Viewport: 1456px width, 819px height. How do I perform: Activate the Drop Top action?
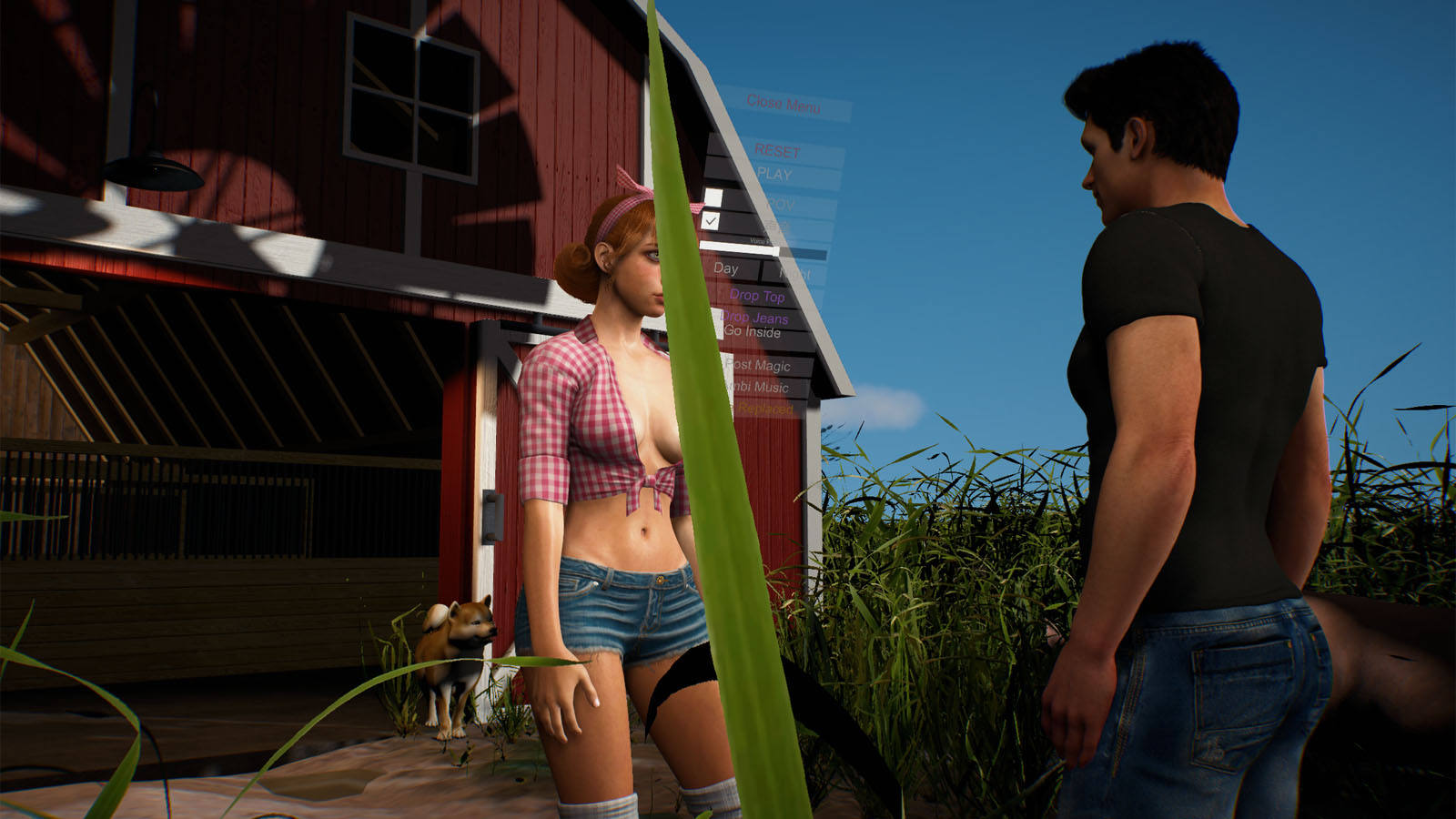(x=759, y=296)
